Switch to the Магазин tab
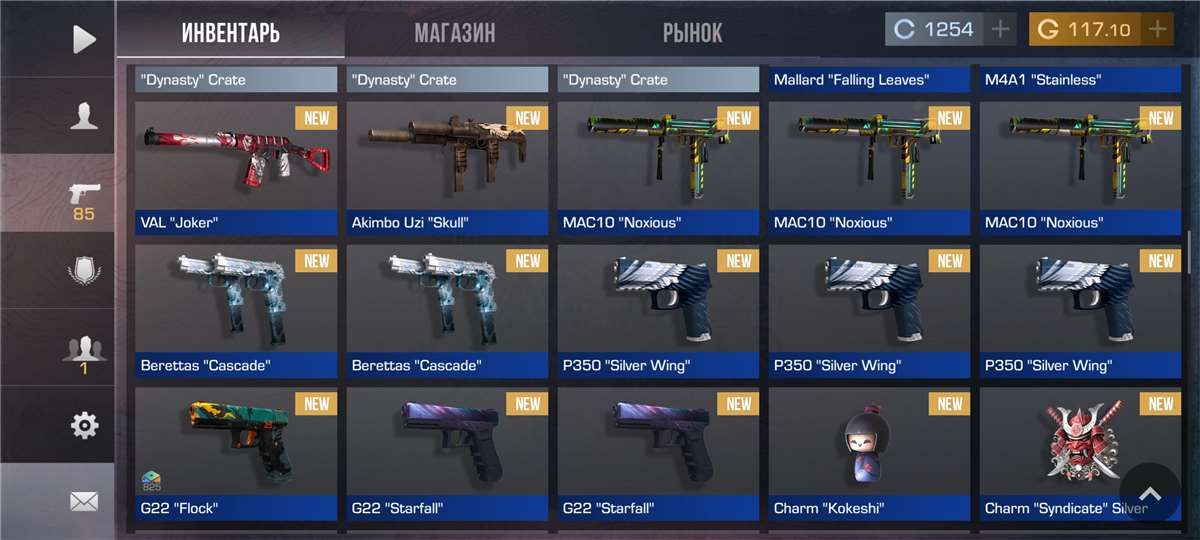 pyautogui.click(x=454, y=32)
